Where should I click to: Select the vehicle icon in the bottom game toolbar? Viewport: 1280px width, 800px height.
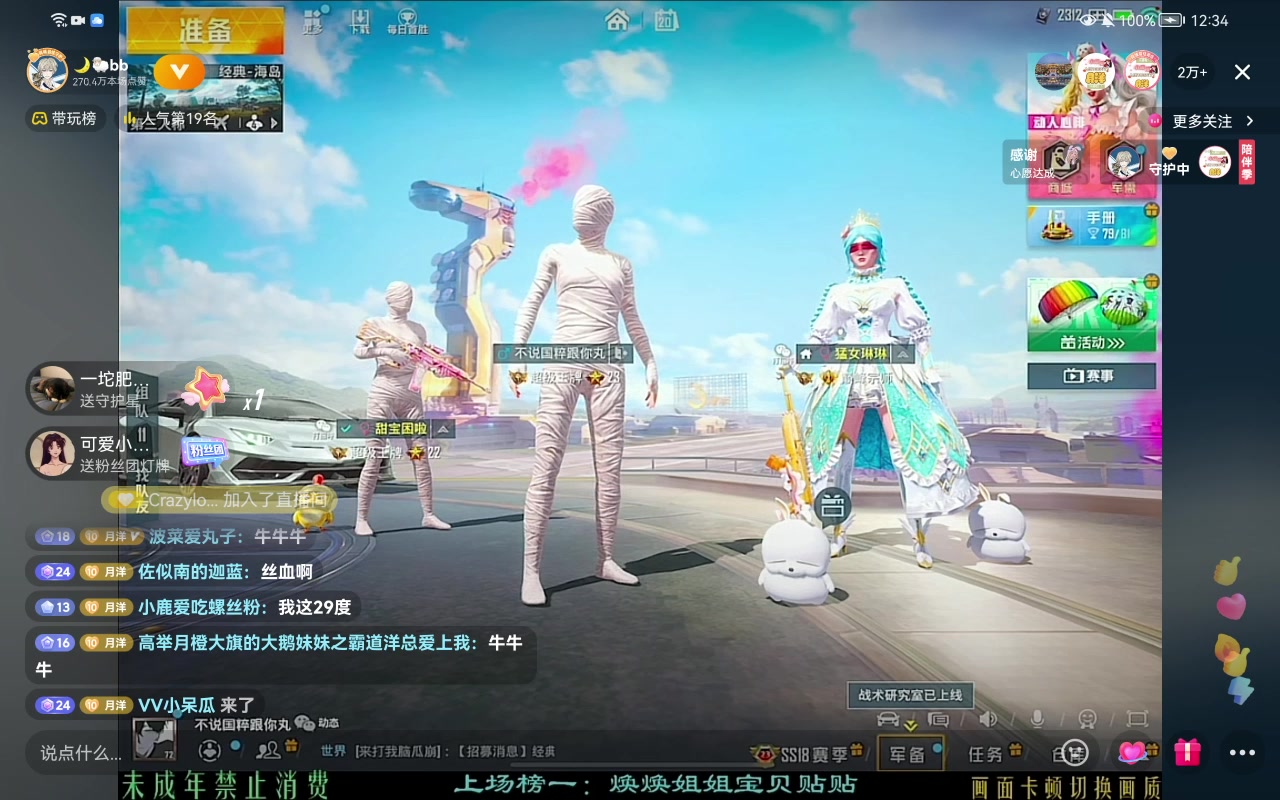pyautogui.click(x=887, y=718)
